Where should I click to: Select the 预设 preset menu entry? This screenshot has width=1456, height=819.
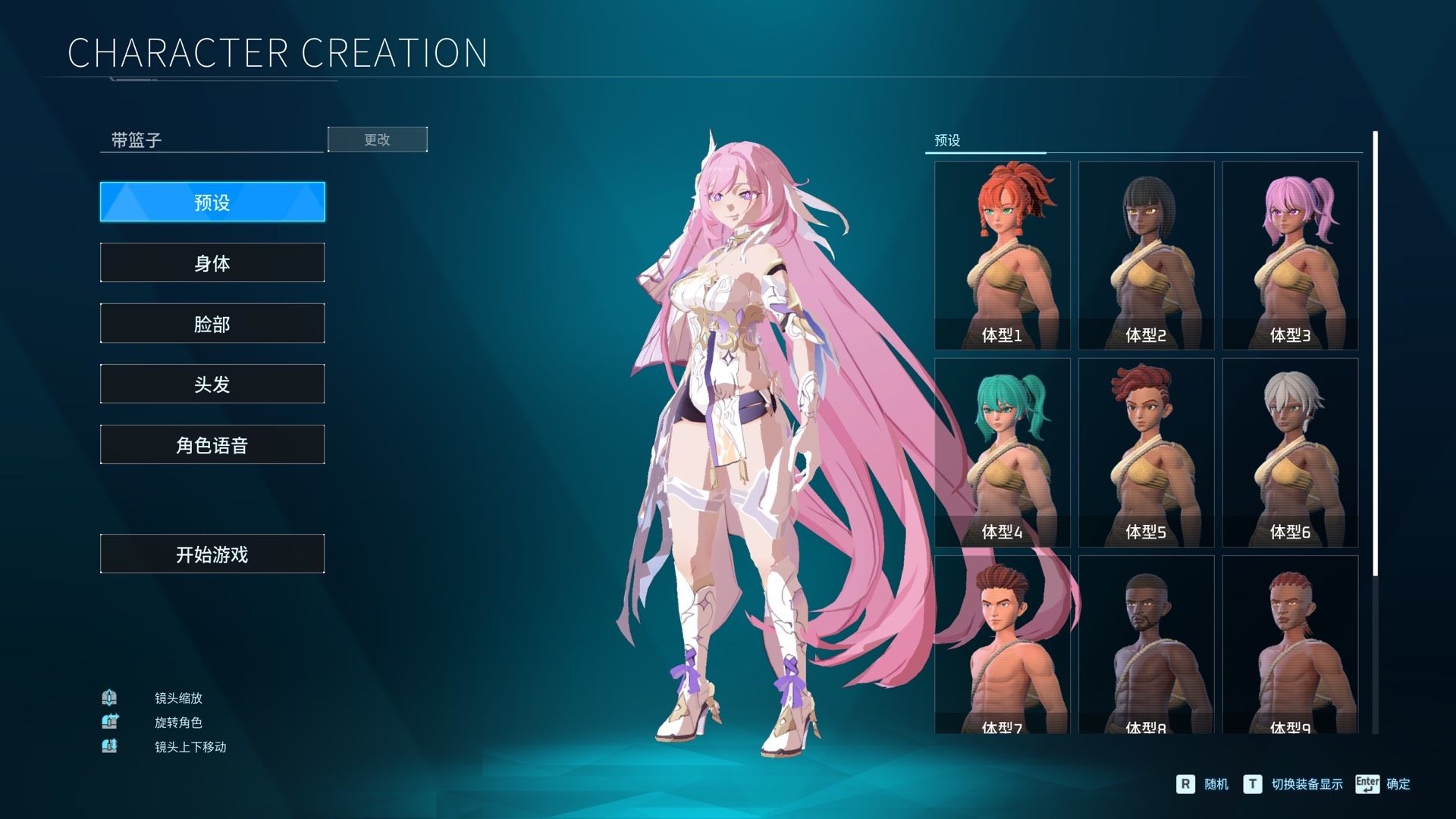pos(212,202)
